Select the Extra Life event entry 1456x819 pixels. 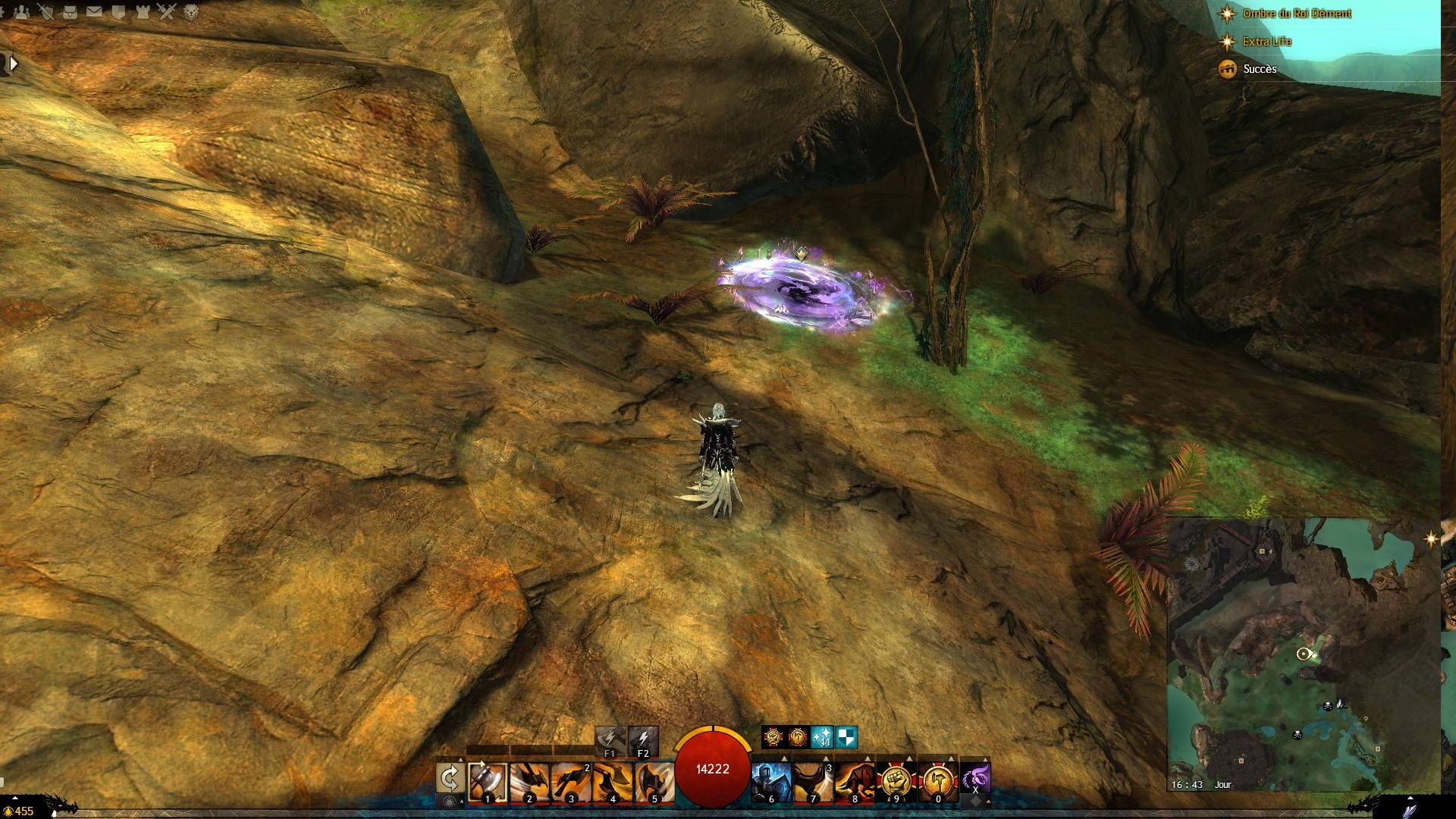click(1266, 42)
